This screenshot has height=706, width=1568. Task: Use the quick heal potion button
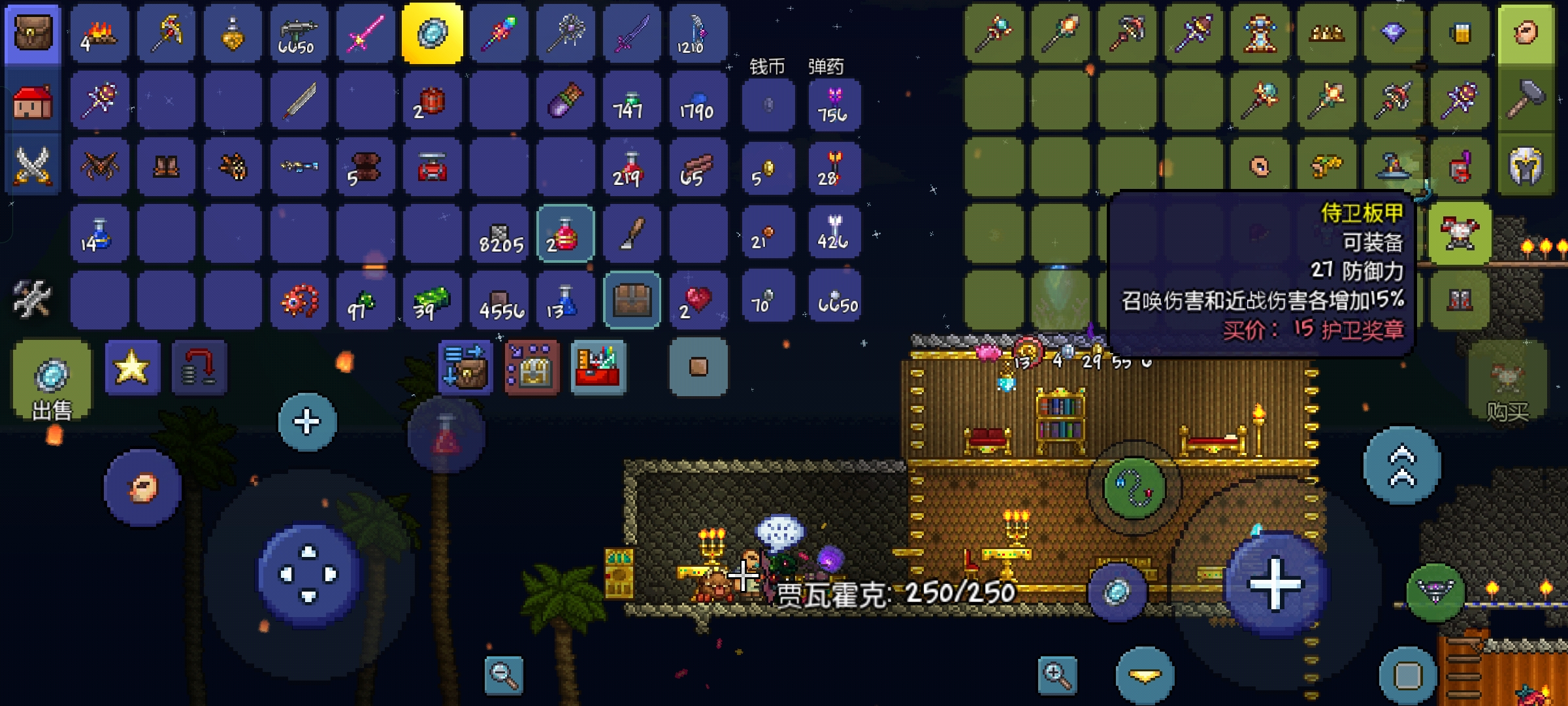[x=446, y=435]
